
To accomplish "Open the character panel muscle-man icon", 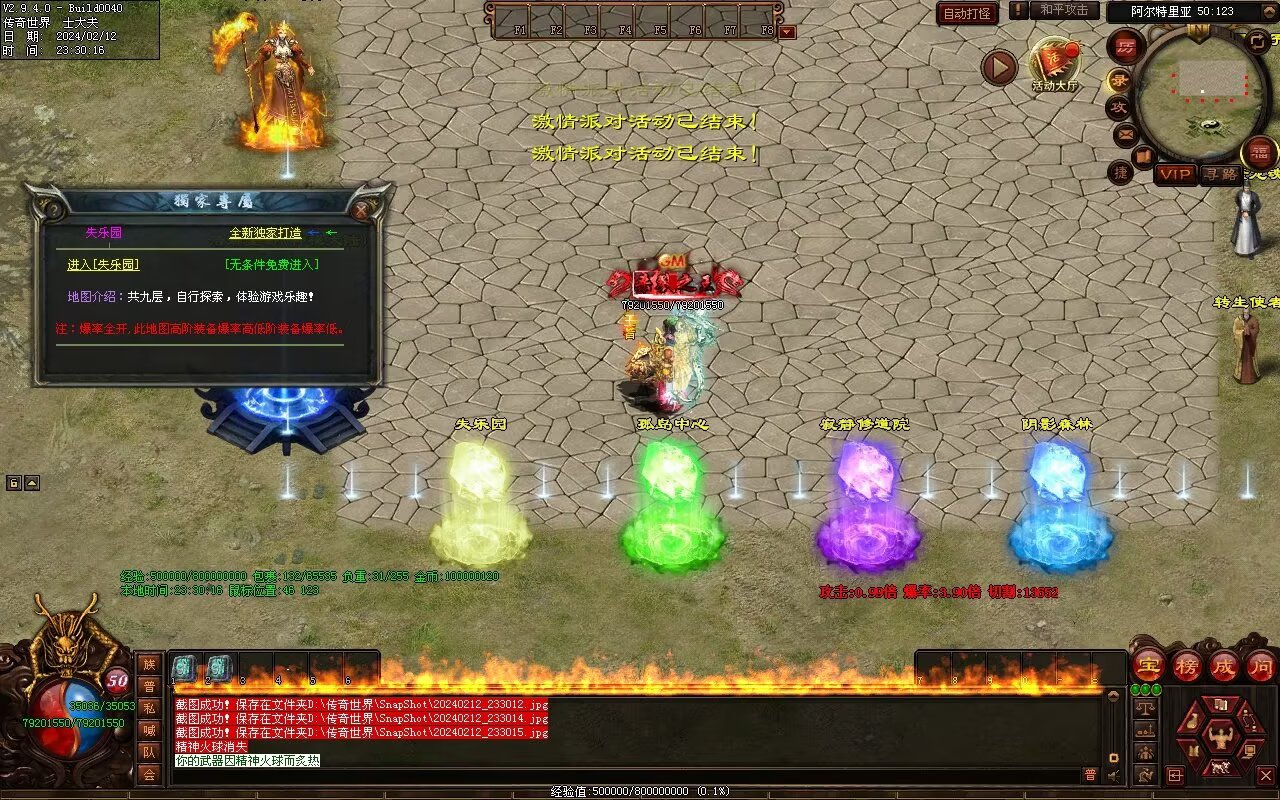I will point(1220,737).
